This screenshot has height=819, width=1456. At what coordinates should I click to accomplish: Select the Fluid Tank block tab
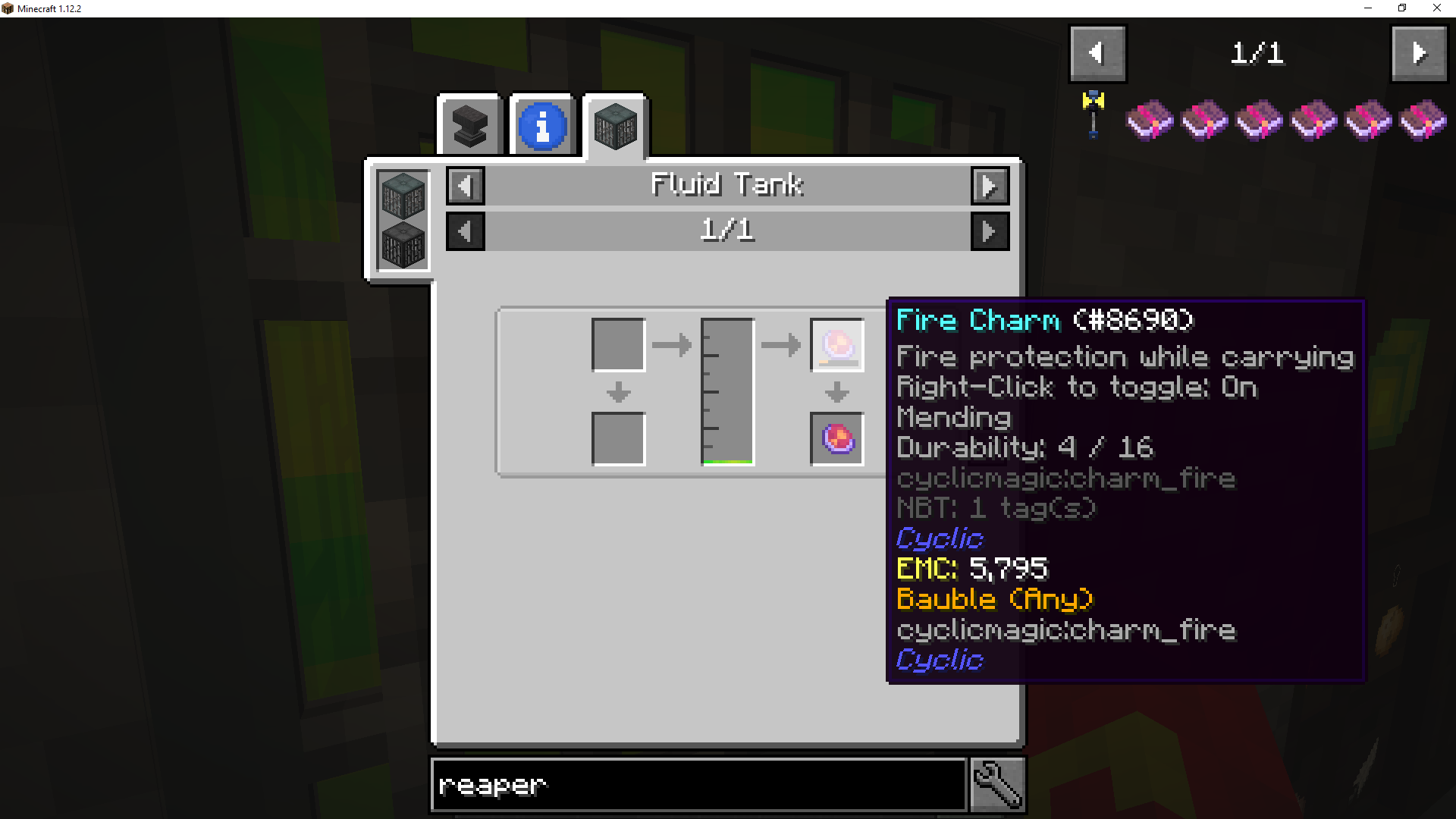(614, 125)
